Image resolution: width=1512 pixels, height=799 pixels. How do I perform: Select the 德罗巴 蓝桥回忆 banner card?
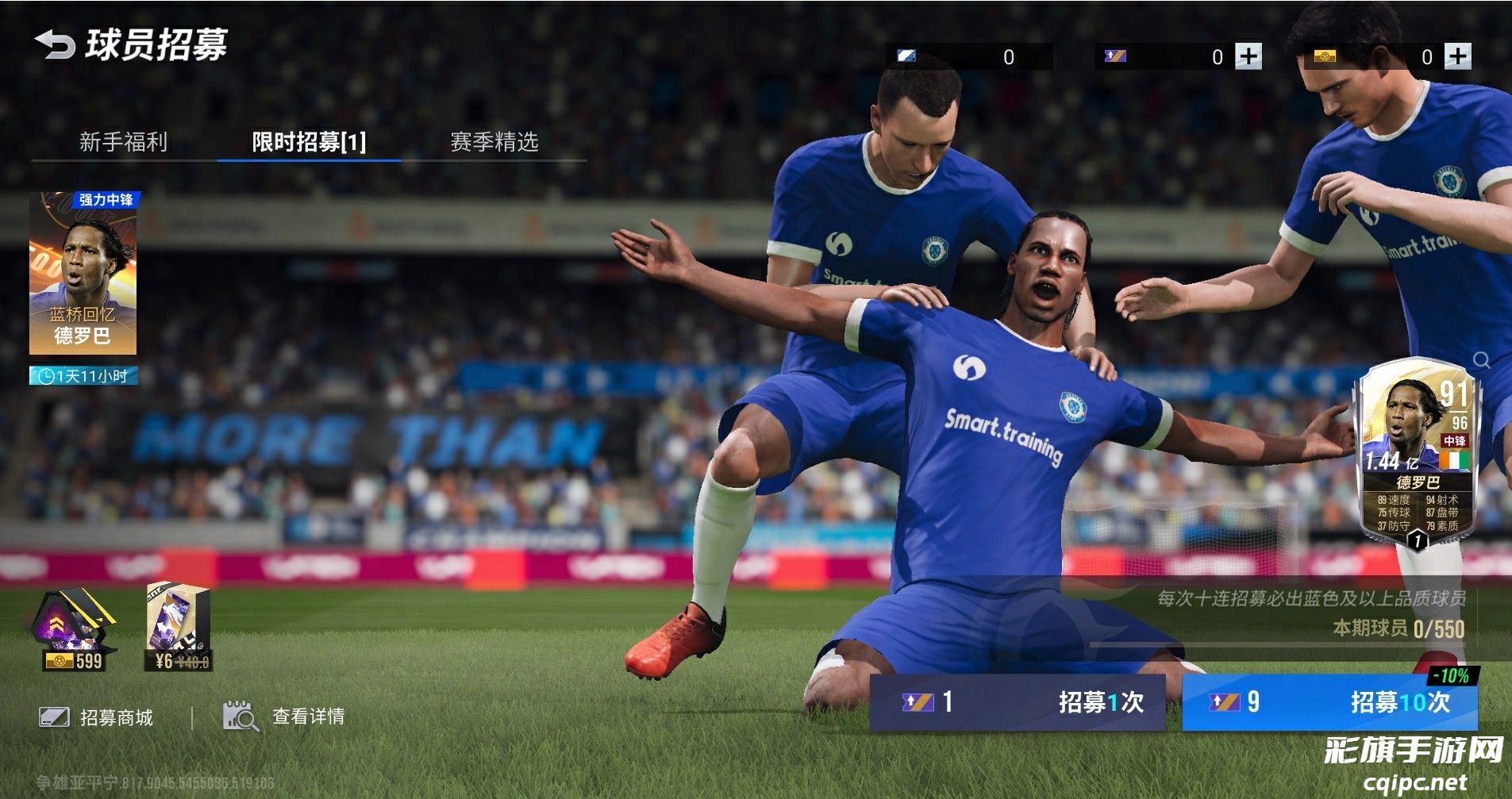pyautogui.click(x=83, y=273)
